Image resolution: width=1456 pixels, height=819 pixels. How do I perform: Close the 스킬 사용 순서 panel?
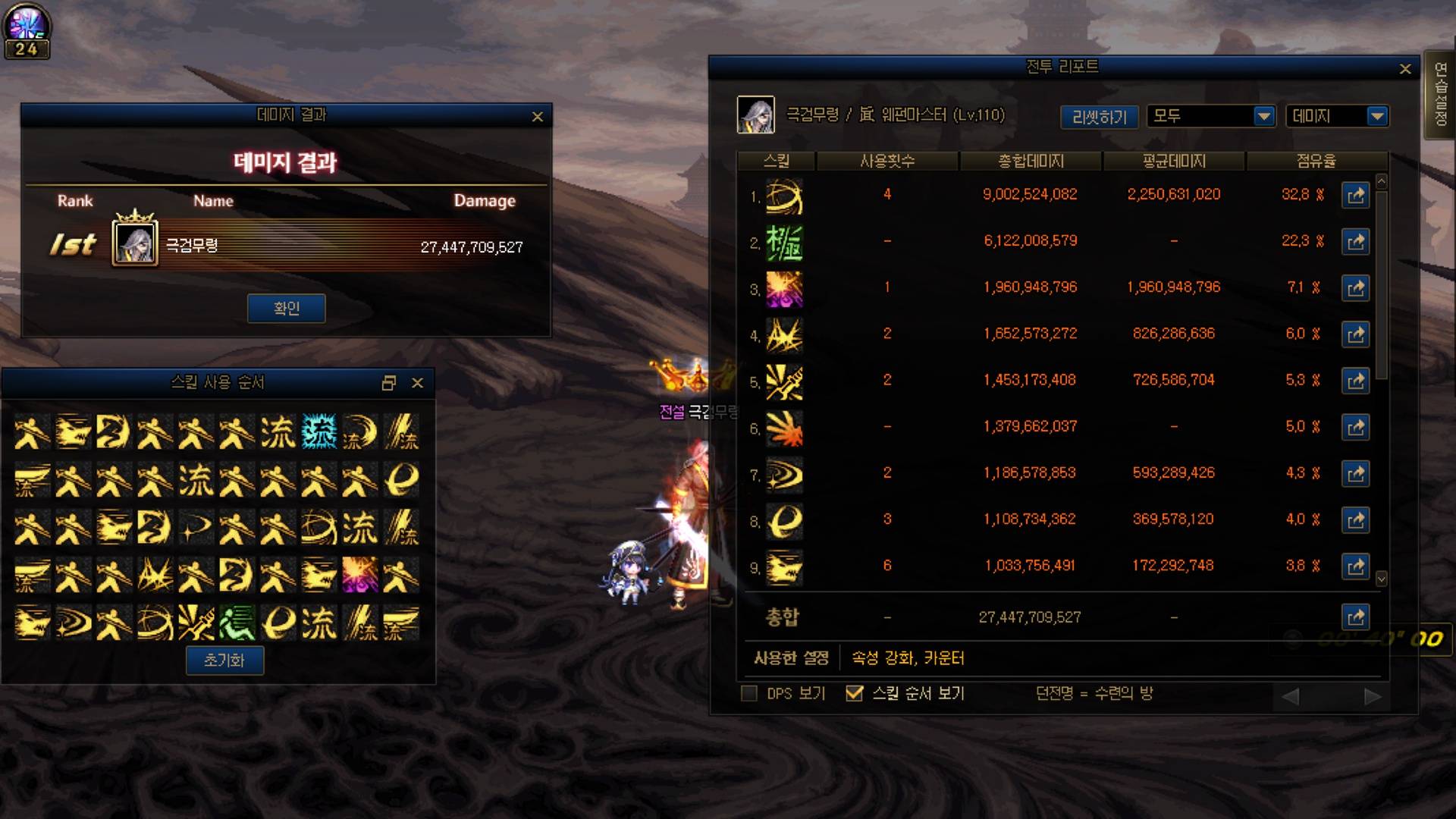[417, 383]
